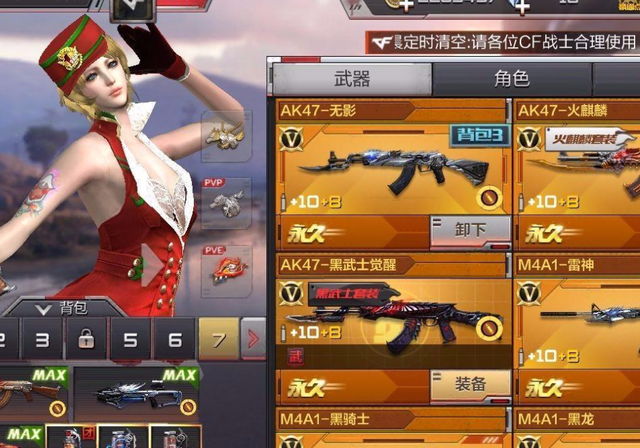Open the 角色 character tab
The height and width of the screenshot is (448, 640).
point(511,79)
